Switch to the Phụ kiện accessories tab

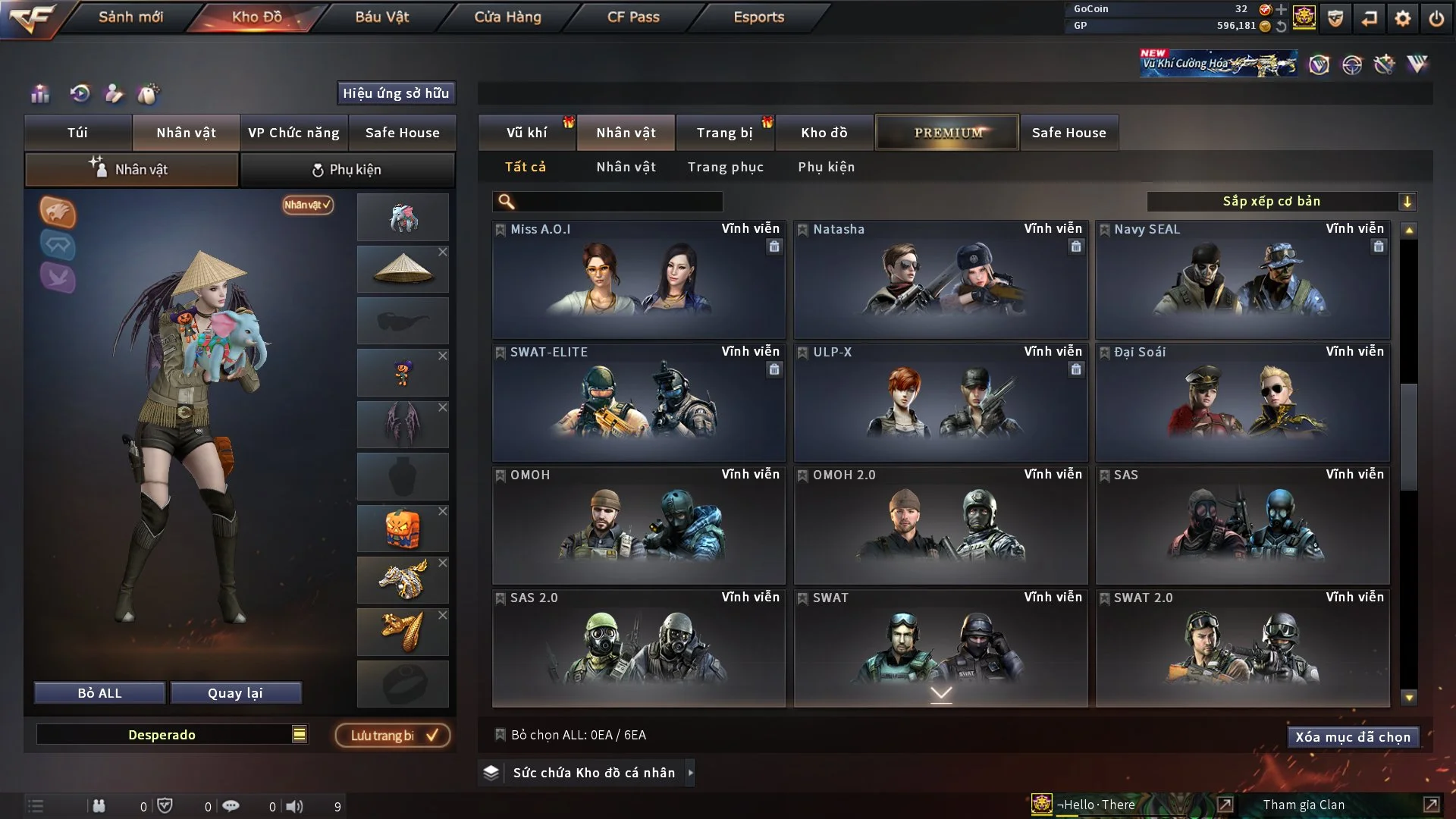(347, 170)
